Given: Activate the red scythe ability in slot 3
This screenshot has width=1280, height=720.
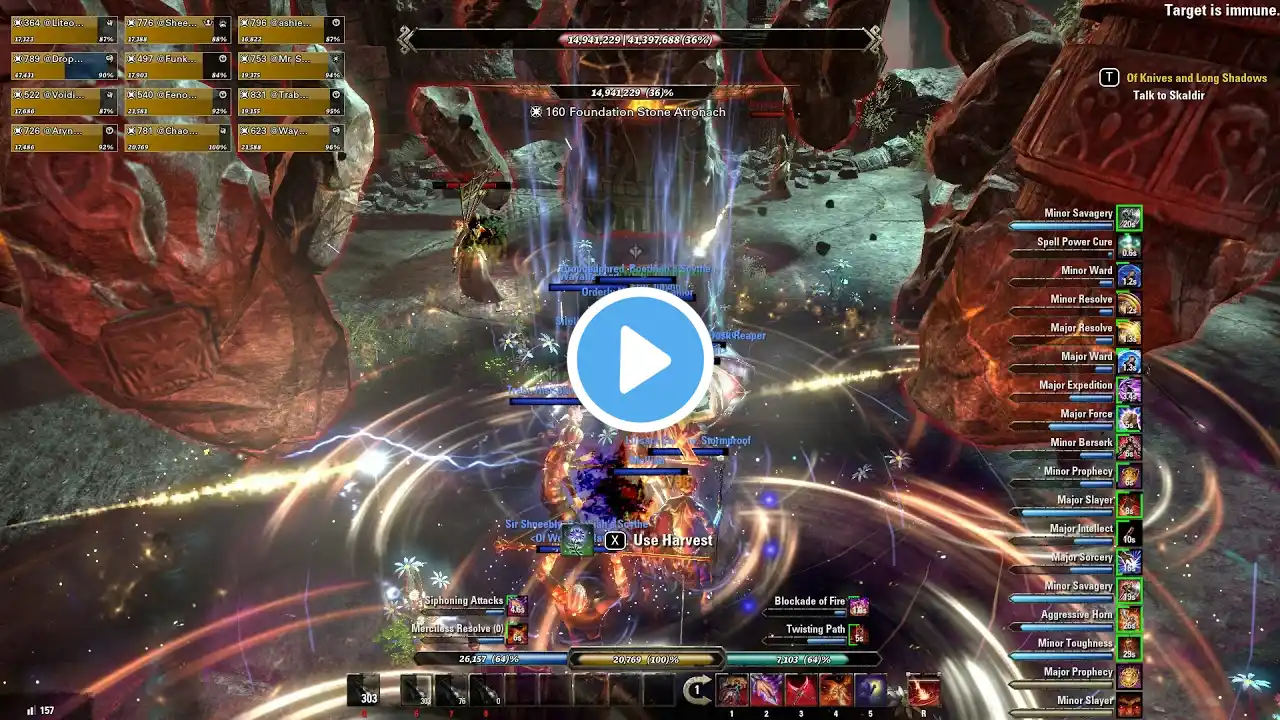Looking at the screenshot, I should click(x=801, y=690).
